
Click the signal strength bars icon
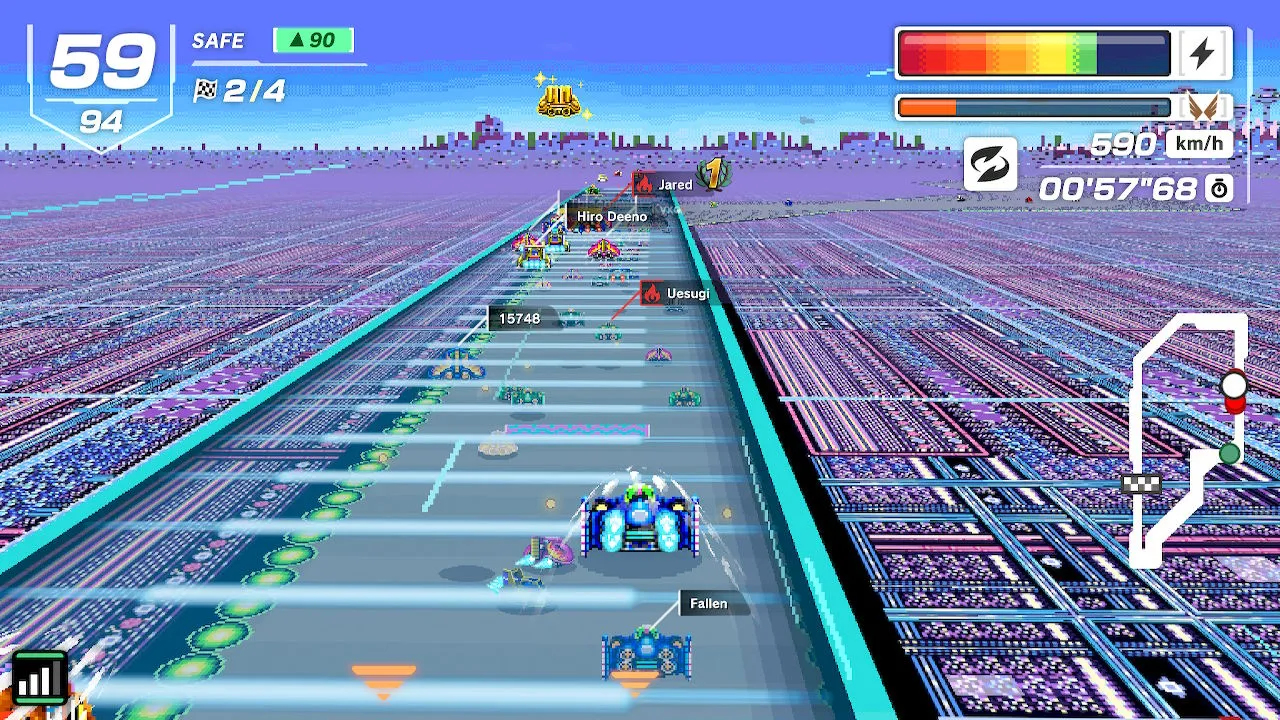coord(40,678)
